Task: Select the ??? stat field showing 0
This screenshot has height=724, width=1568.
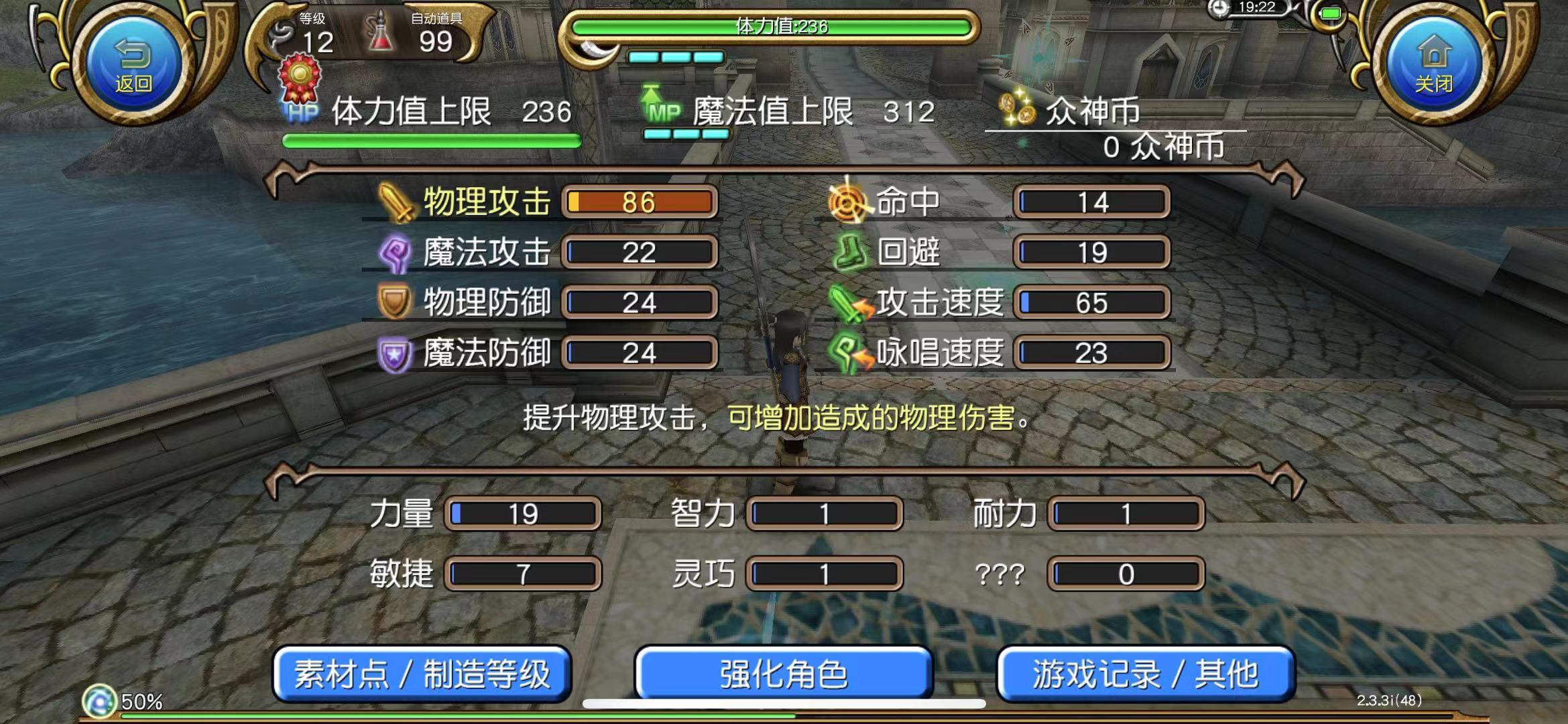Action: pos(1121,573)
